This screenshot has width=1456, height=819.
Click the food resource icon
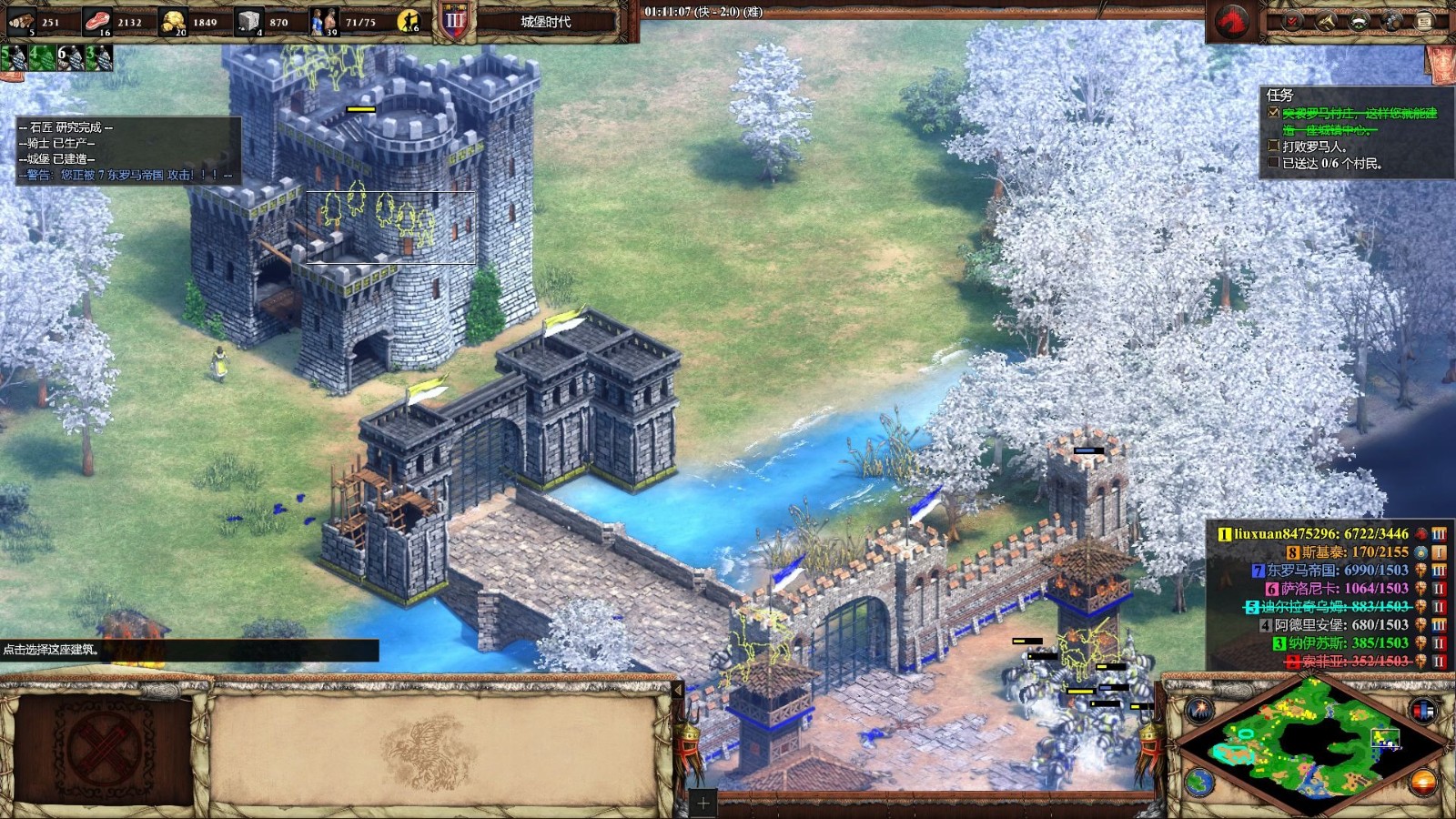pyautogui.click(x=97, y=21)
